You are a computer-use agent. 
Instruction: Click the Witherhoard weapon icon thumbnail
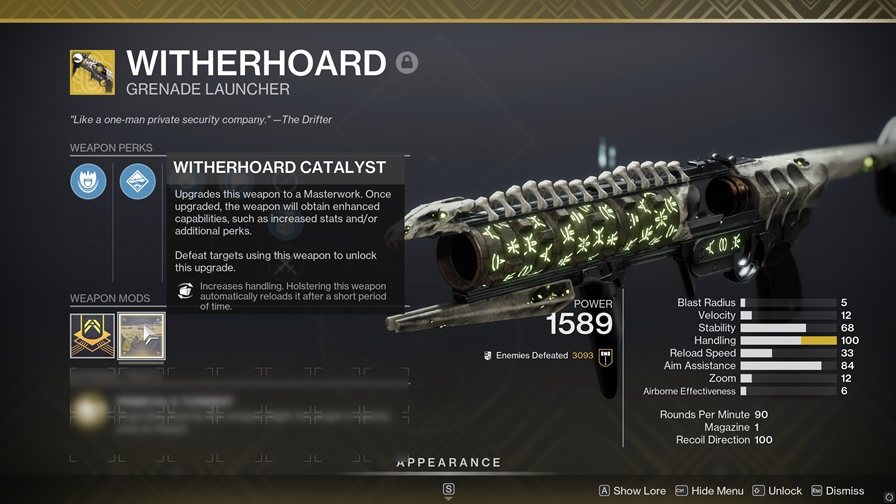pos(92,72)
